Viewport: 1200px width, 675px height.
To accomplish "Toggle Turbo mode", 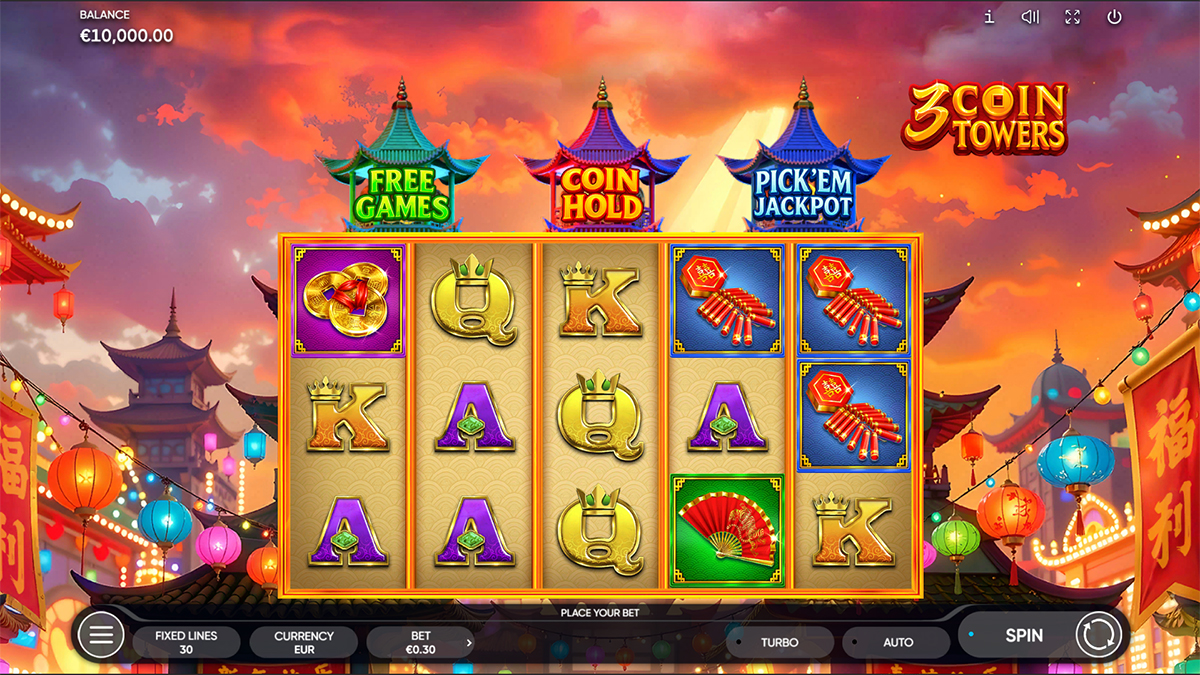I will click(779, 642).
